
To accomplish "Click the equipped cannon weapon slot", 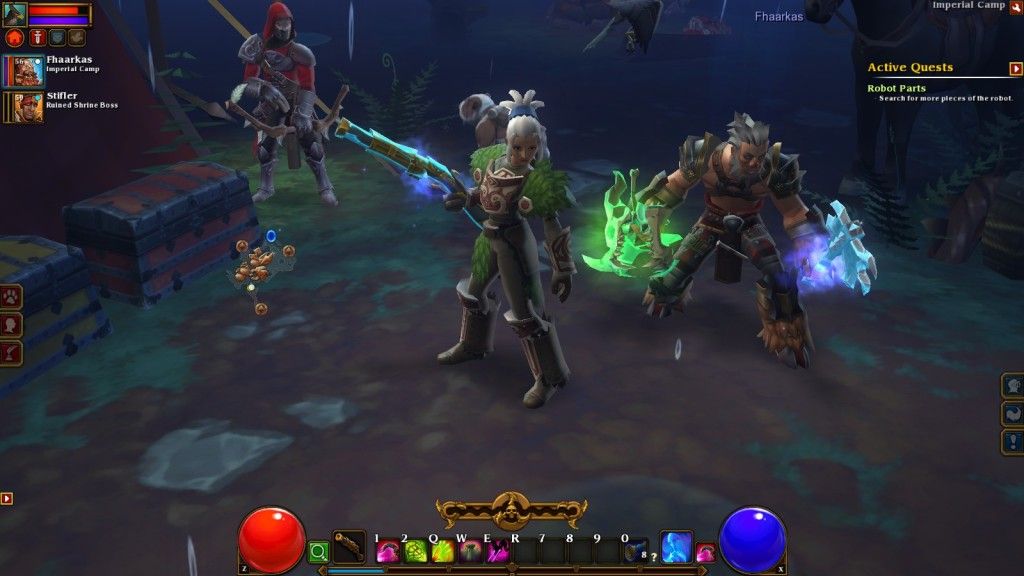I will [349, 546].
